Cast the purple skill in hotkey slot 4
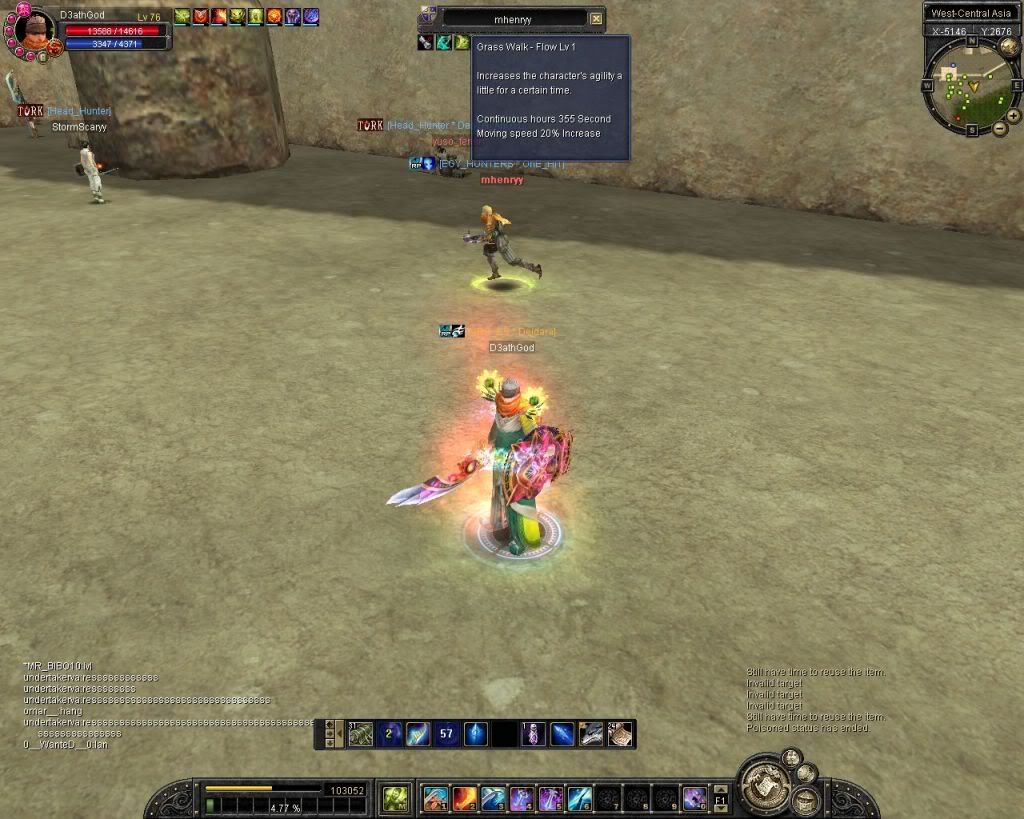 pyautogui.click(x=522, y=799)
